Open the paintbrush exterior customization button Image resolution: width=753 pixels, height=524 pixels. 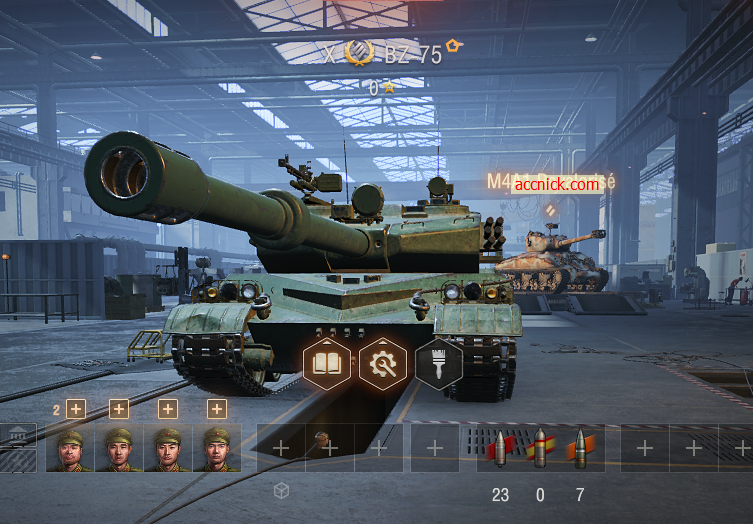point(438,363)
